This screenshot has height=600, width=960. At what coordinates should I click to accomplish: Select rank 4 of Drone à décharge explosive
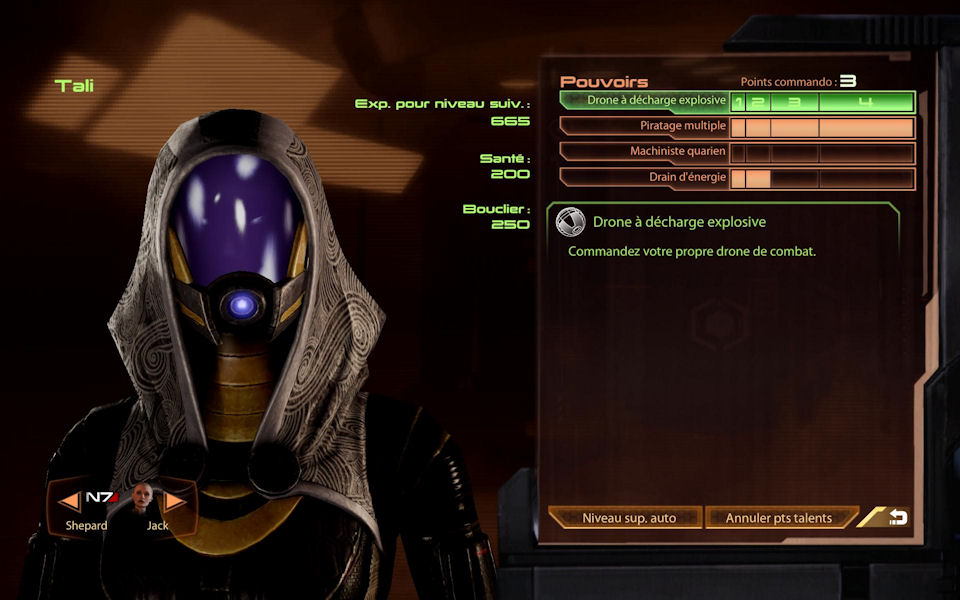[x=866, y=102]
